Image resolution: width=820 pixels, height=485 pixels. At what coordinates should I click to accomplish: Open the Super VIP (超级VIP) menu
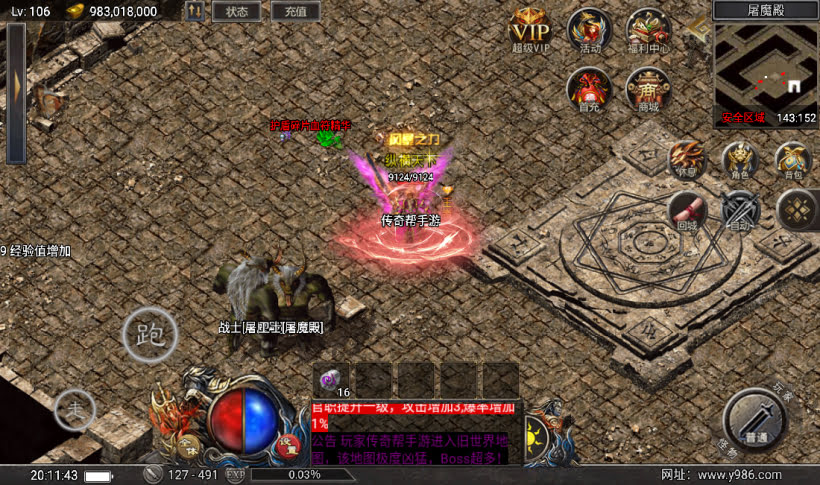coord(531,29)
